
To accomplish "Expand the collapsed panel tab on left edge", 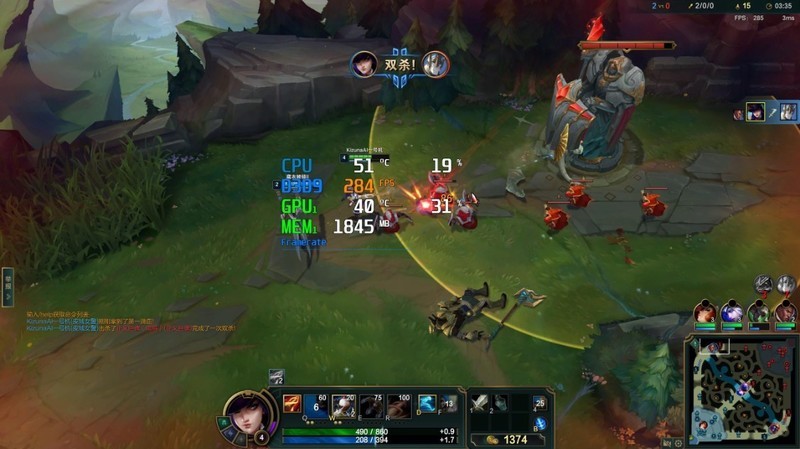I will pos(6,286).
